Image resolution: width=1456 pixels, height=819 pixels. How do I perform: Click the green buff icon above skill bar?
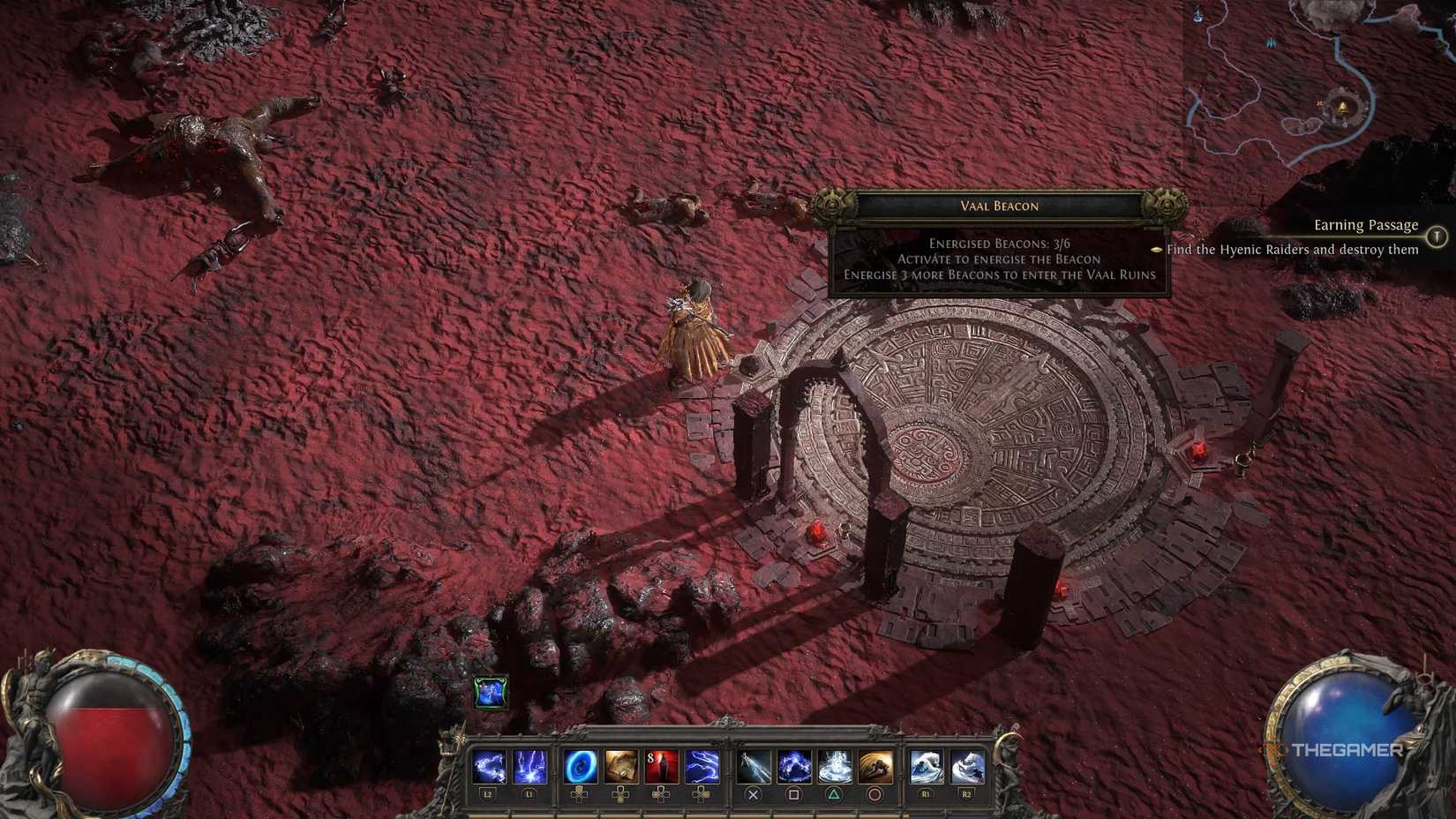tap(492, 695)
